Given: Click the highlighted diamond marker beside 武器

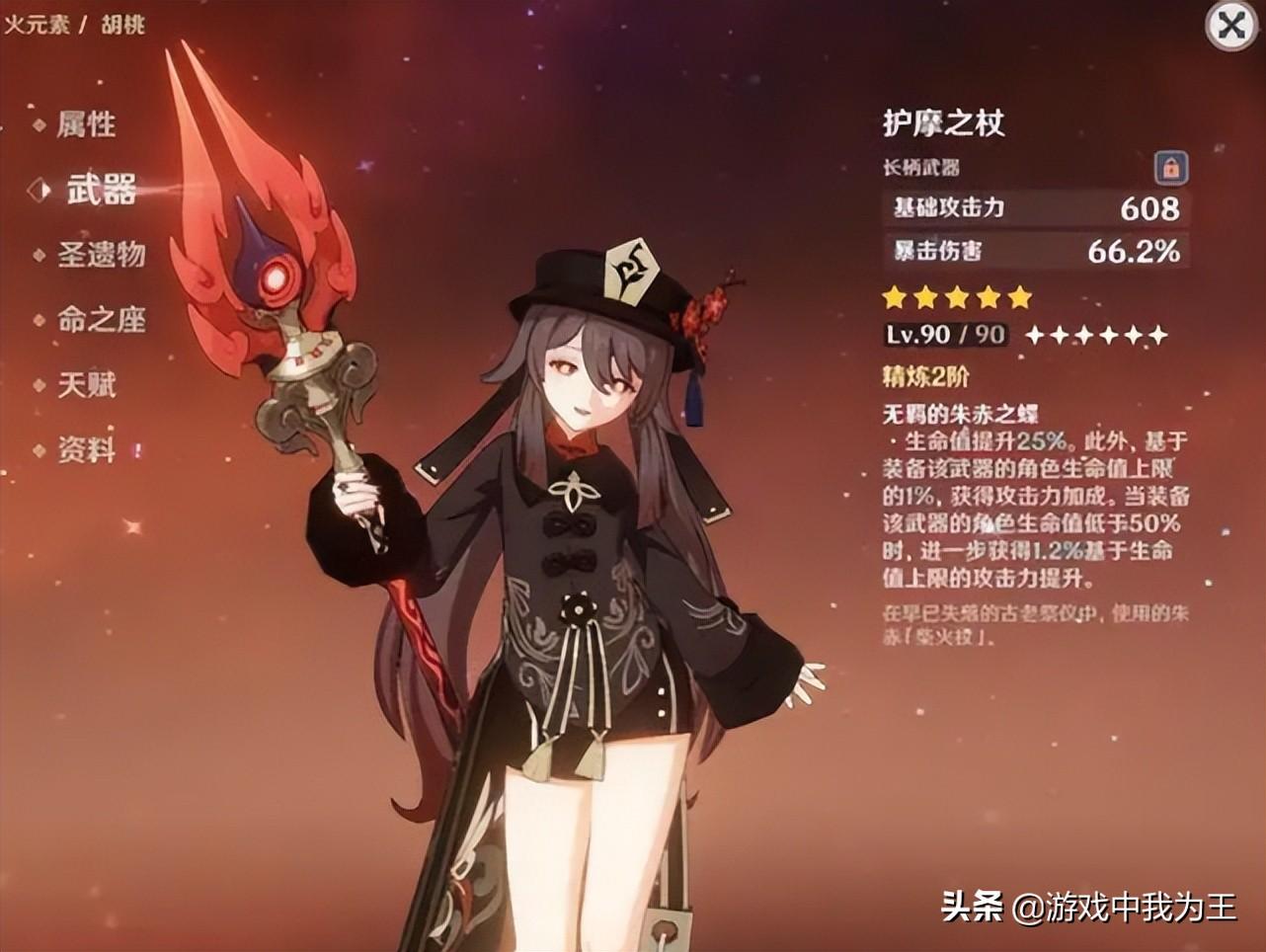Looking at the screenshot, I should 38,191.
